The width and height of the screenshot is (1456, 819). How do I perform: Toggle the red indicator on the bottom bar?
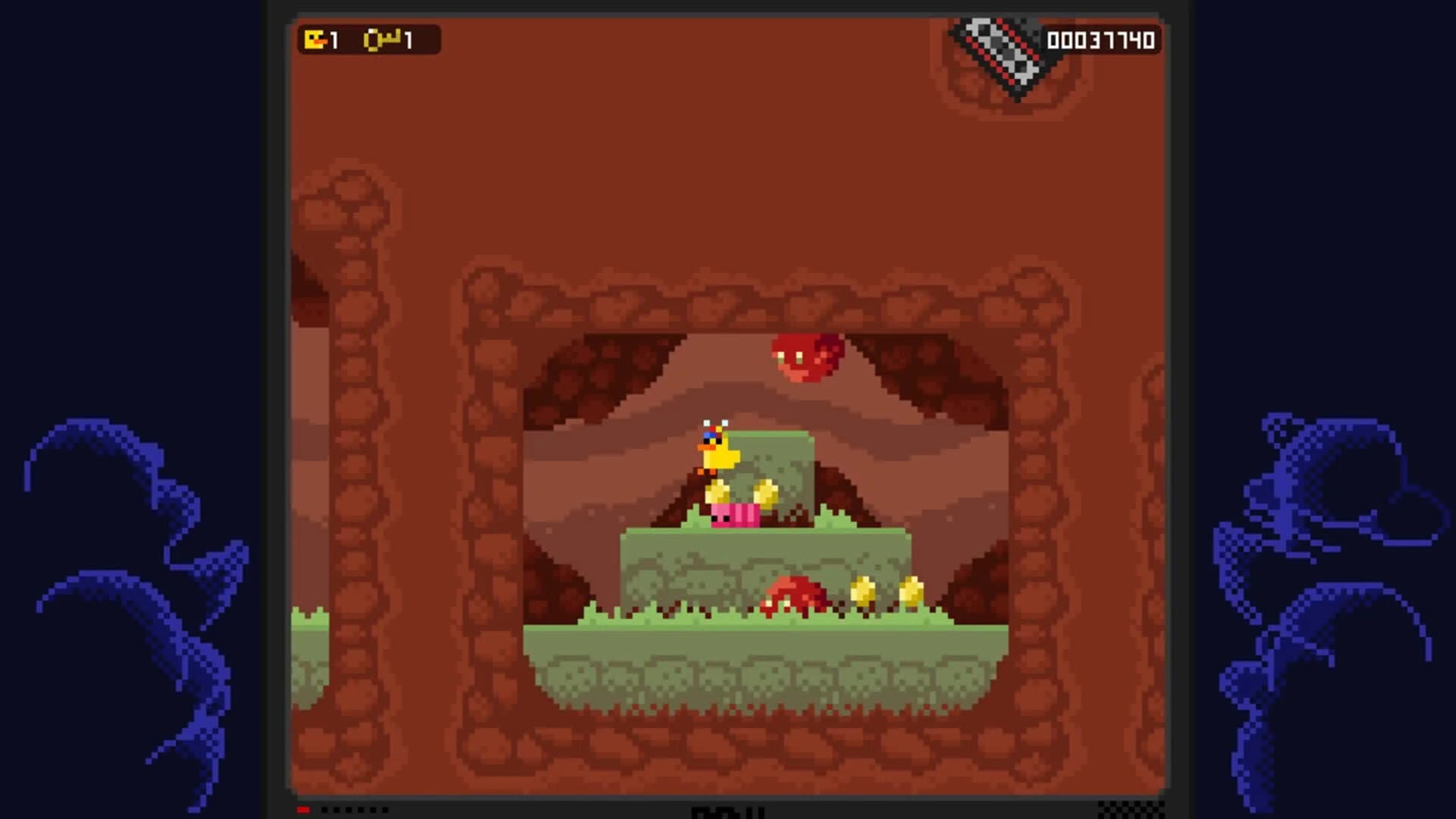click(x=302, y=811)
